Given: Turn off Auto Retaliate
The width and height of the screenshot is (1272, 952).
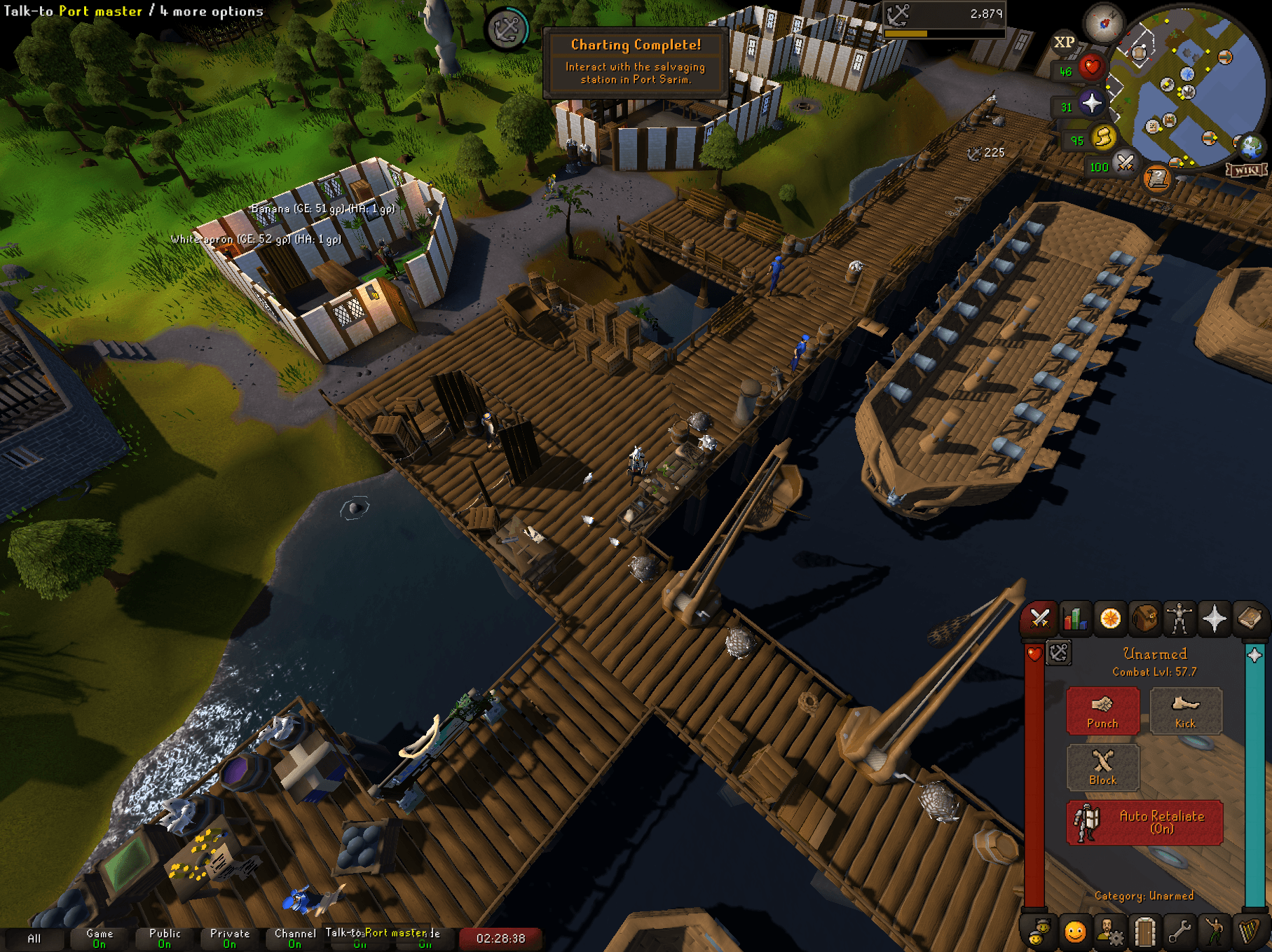Looking at the screenshot, I should [x=1145, y=822].
